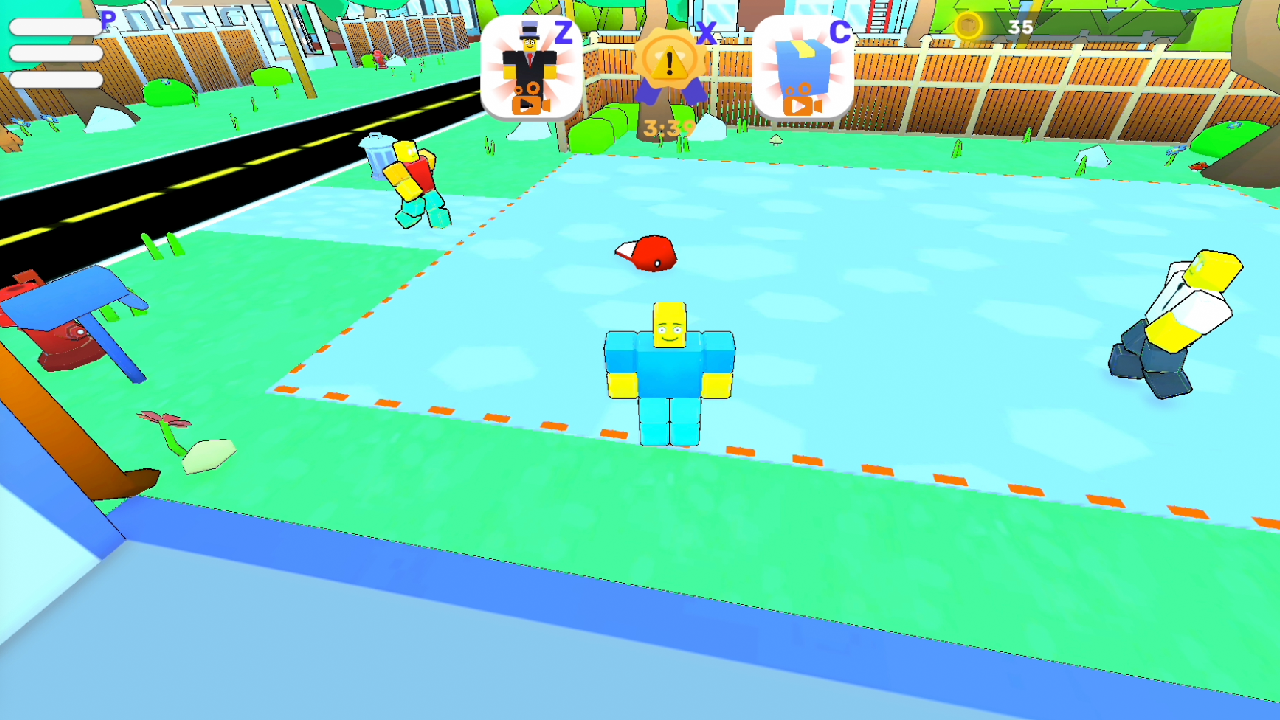The width and height of the screenshot is (1280, 720).
Task: Select the warning medal quest icon
Action: pos(668,60)
